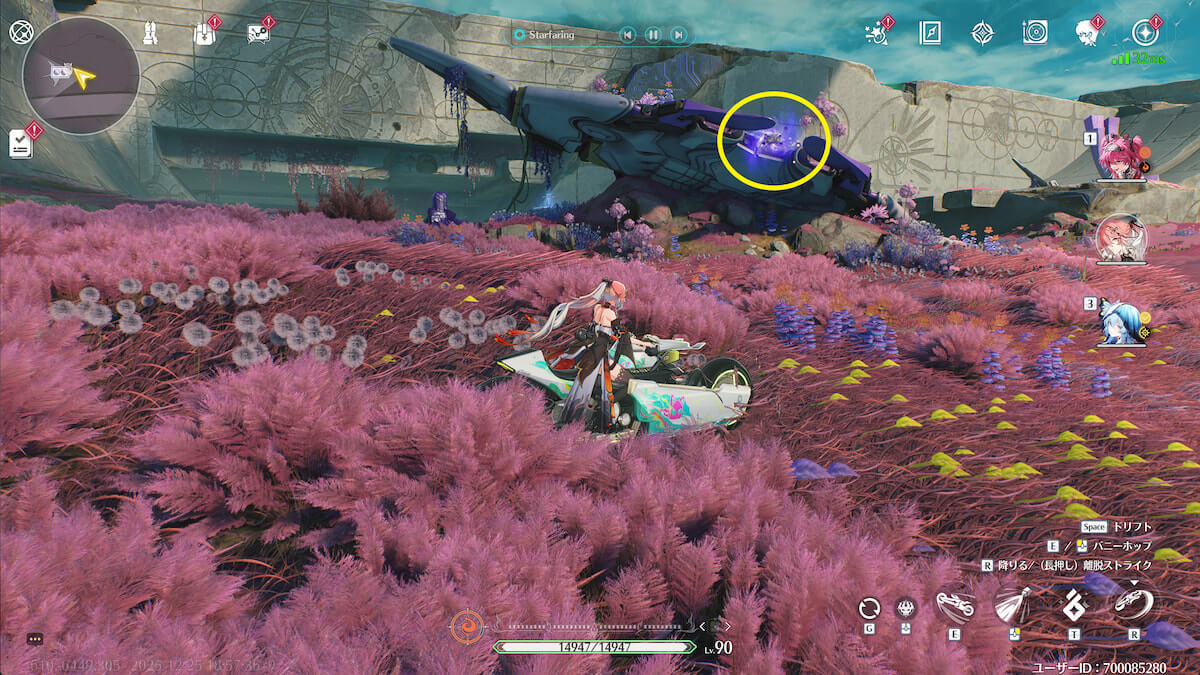
Task: Open the small chat button at bottom left
Action: click(35, 638)
